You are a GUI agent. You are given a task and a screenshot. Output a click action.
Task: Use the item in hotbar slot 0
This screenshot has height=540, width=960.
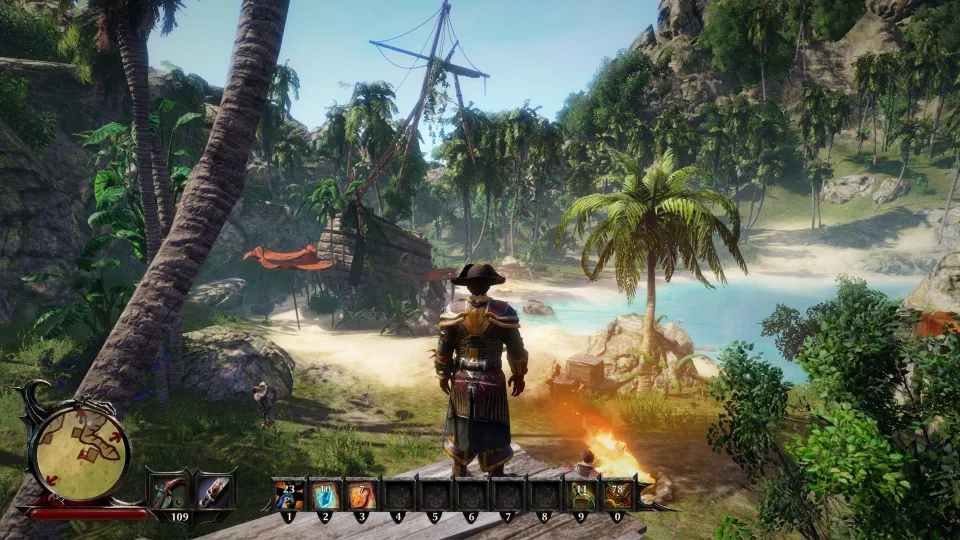[616, 494]
